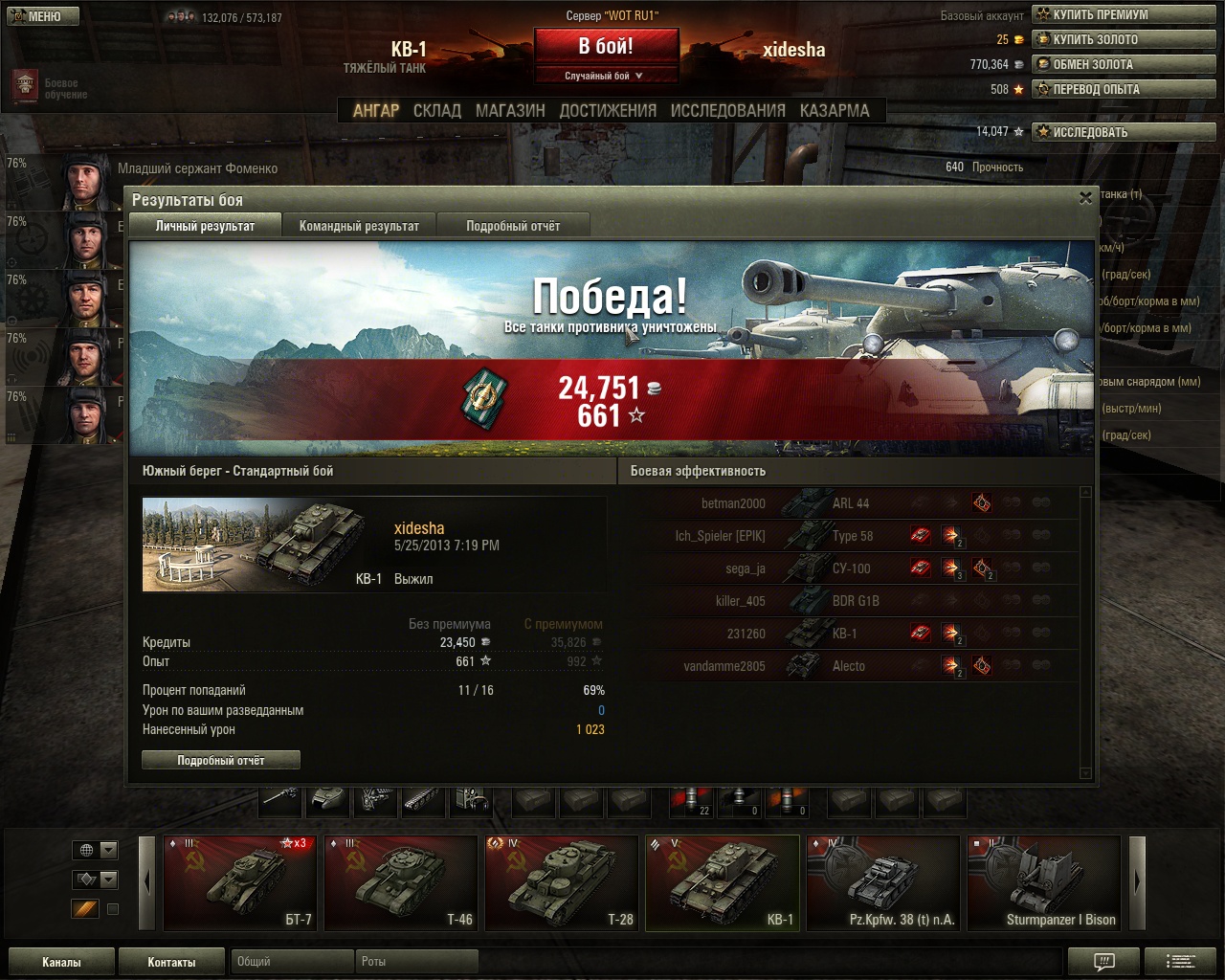The width and height of the screenshot is (1225, 980).
Task: Open the nation filter dropdown bottom-left
Action: pos(107,850)
